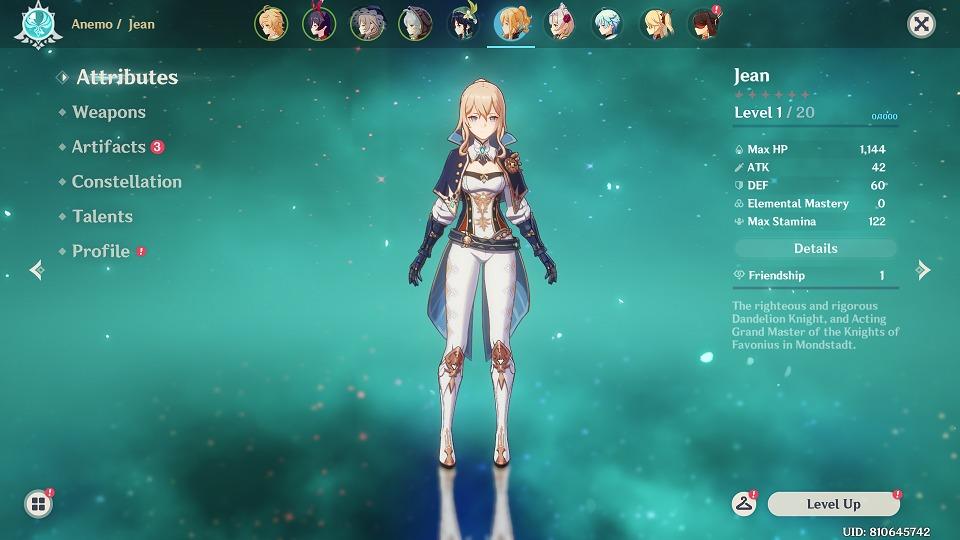Open the four-square grid menu icon
960x540 pixels.
(x=38, y=504)
